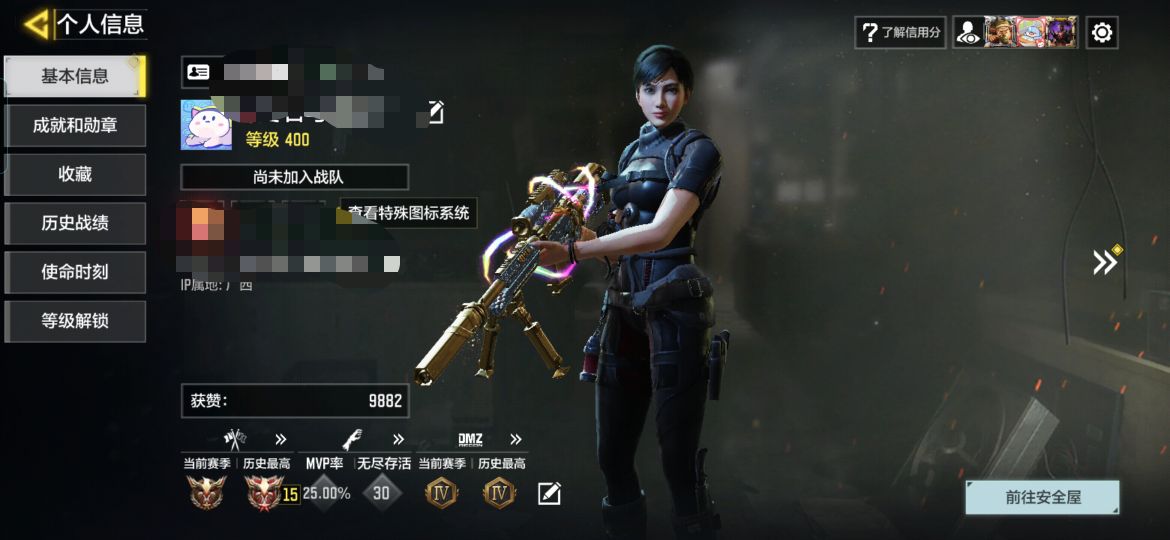This screenshot has height=540, width=1170.
Task: Open settings with the gear icon
Action: click(1101, 32)
